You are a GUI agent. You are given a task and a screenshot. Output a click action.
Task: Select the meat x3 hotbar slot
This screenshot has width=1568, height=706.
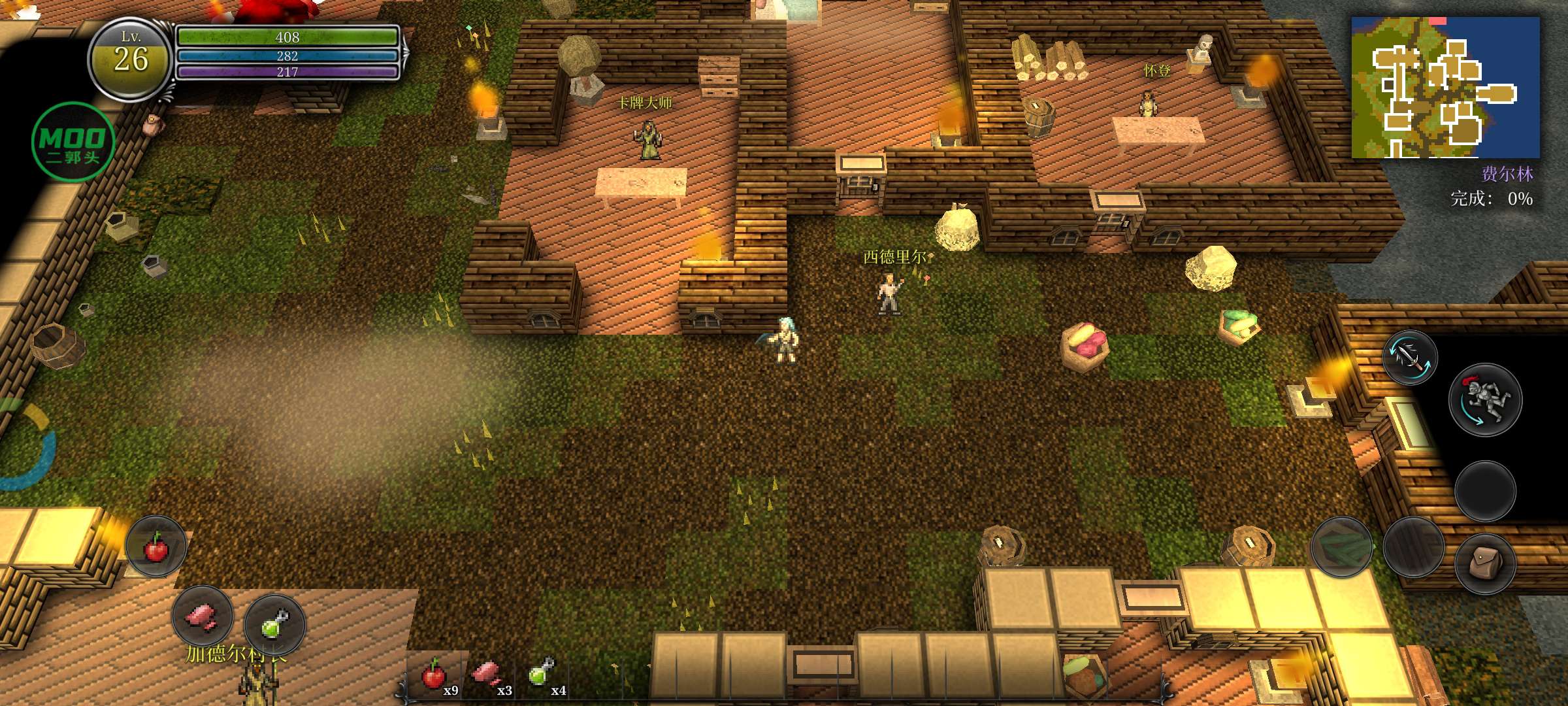click(x=490, y=676)
